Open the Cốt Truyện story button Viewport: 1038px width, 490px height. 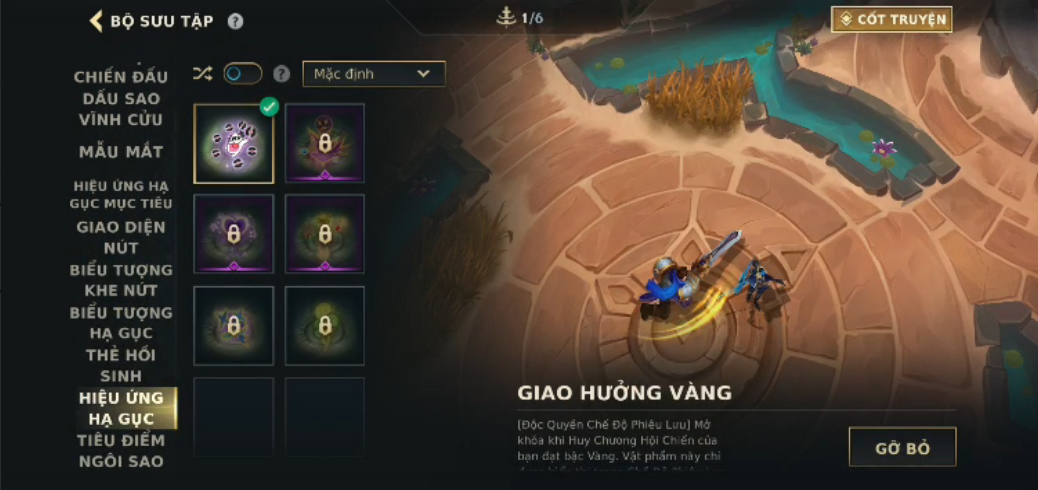point(891,19)
